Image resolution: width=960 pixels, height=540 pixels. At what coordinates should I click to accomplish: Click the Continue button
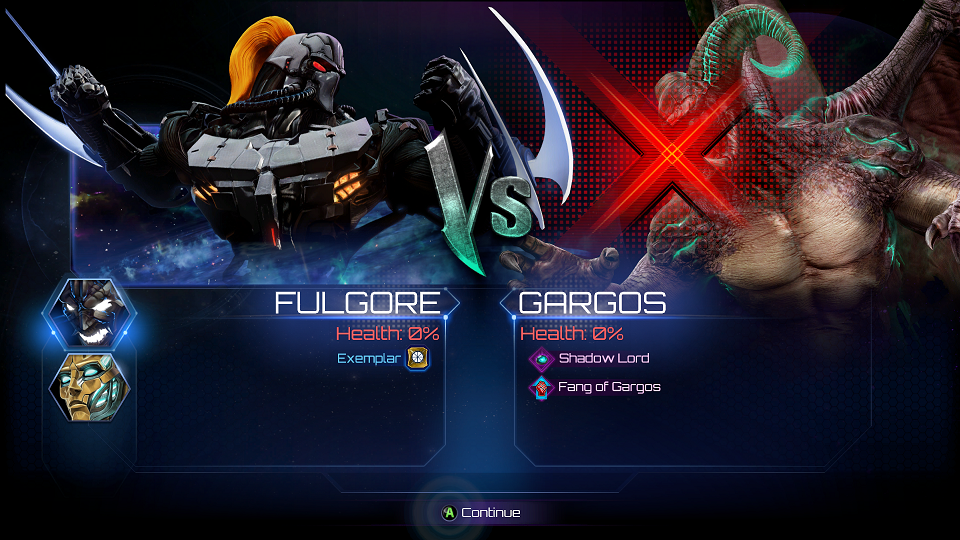pos(480,513)
